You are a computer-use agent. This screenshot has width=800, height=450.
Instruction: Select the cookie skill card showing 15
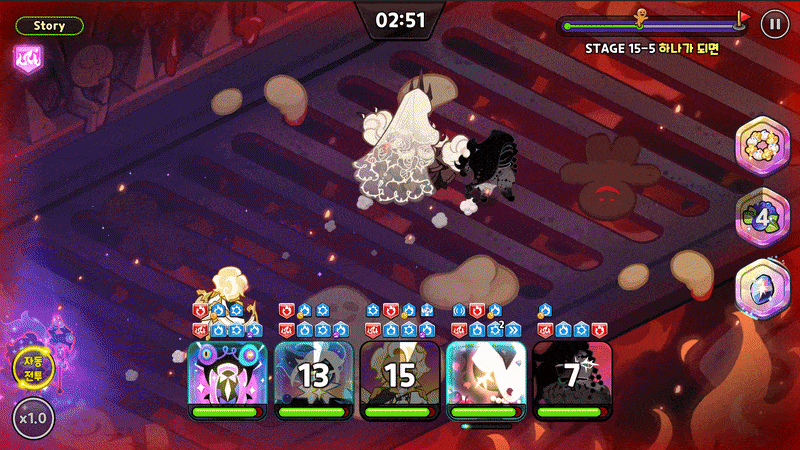click(x=400, y=379)
